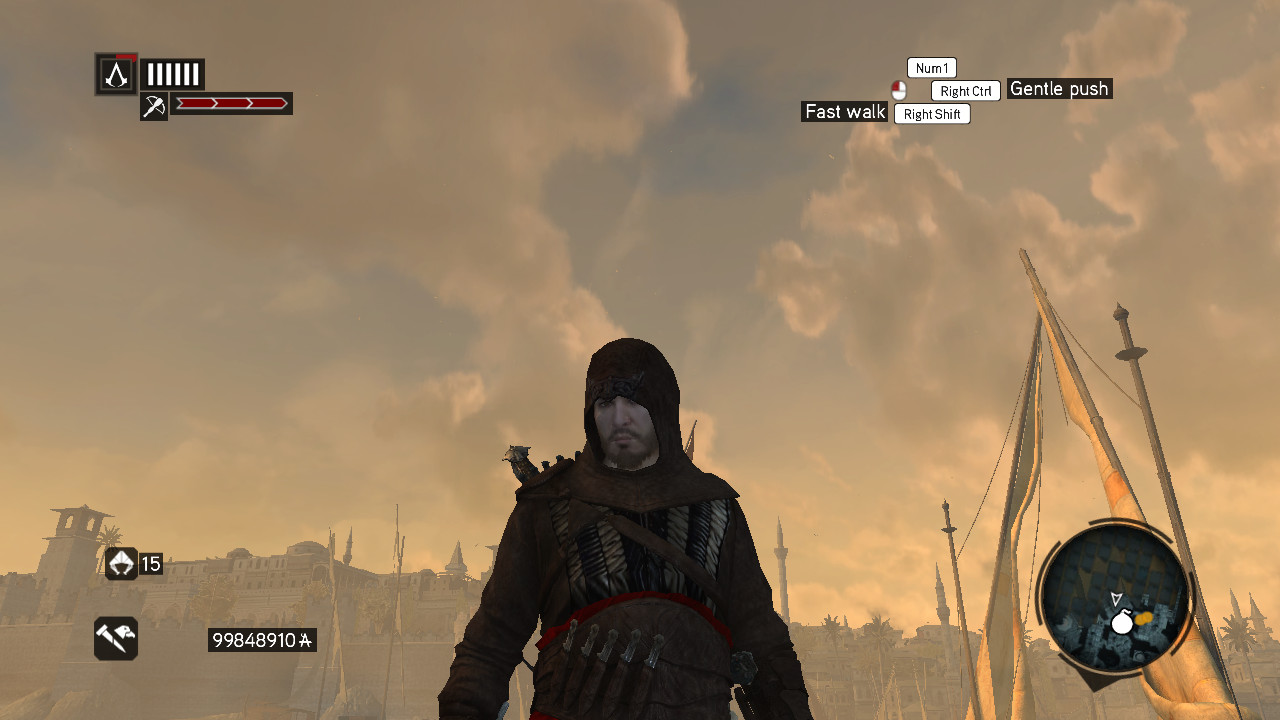The height and width of the screenshot is (720, 1280).
Task: Click the mouse button prompt icon
Action: tap(897, 91)
